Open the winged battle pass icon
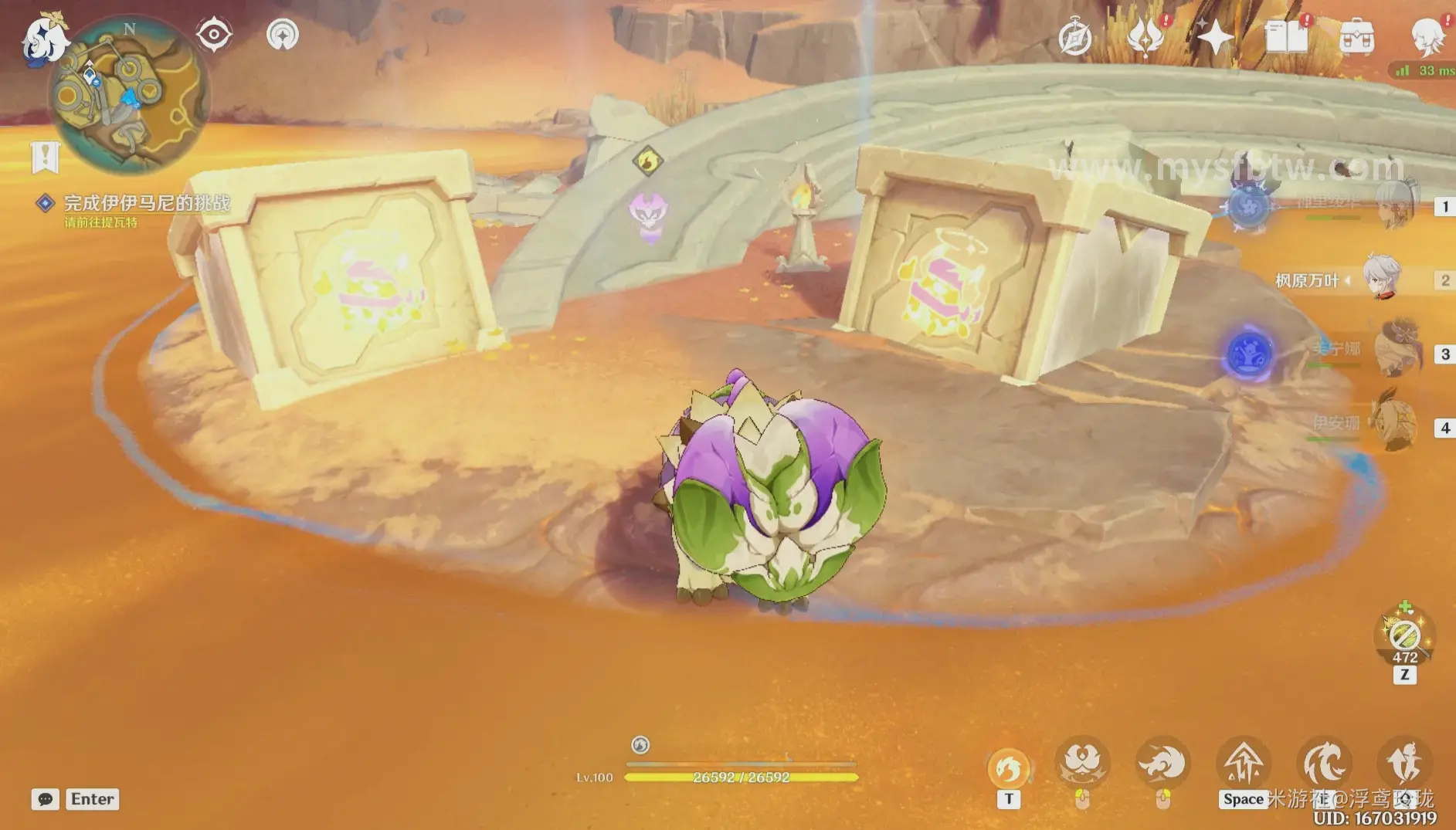This screenshot has height=830, width=1456. (1145, 37)
